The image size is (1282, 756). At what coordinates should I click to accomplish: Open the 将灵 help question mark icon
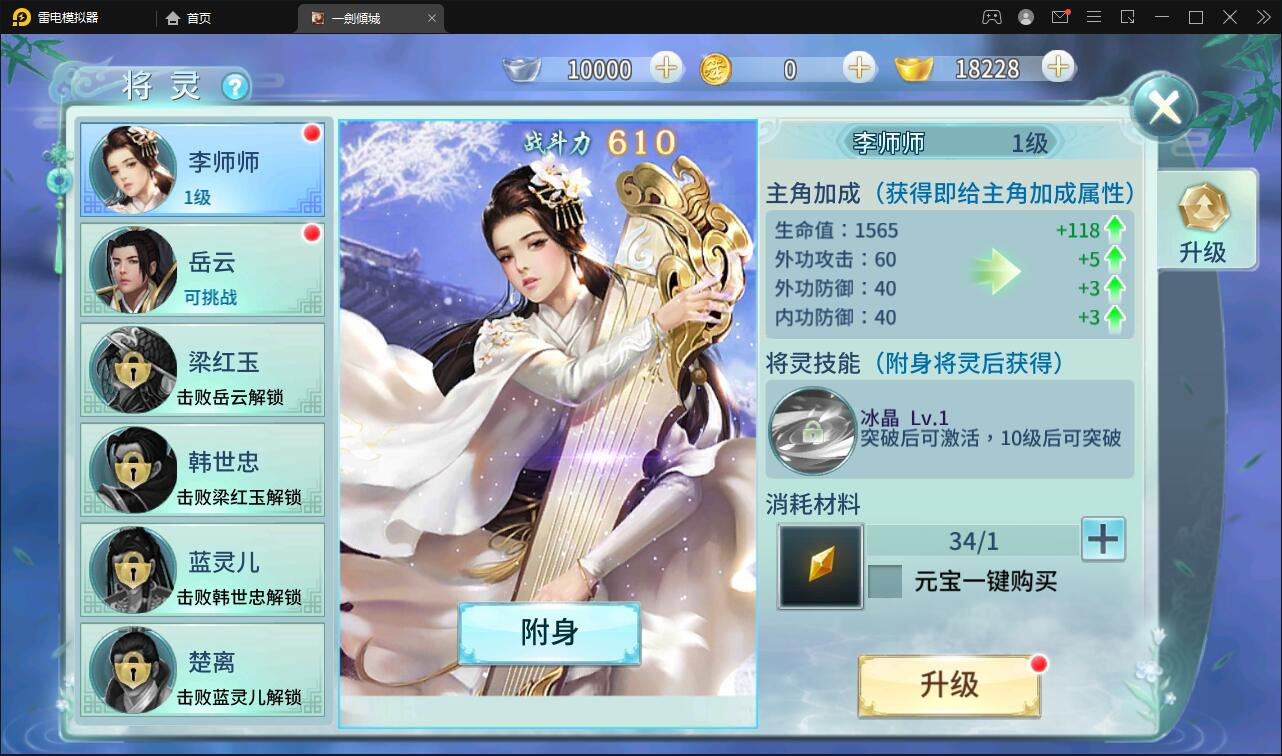pyautogui.click(x=235, y=86)
